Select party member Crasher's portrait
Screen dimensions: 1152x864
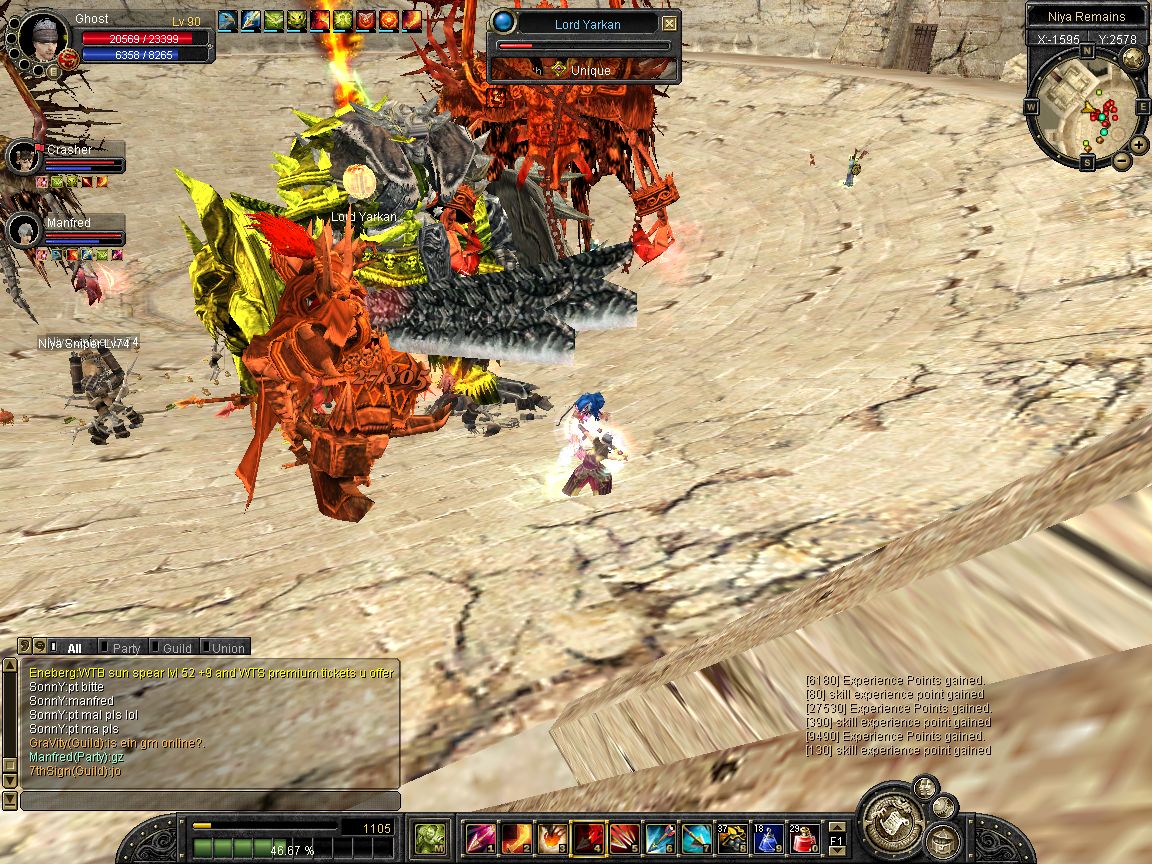(22, 157)
